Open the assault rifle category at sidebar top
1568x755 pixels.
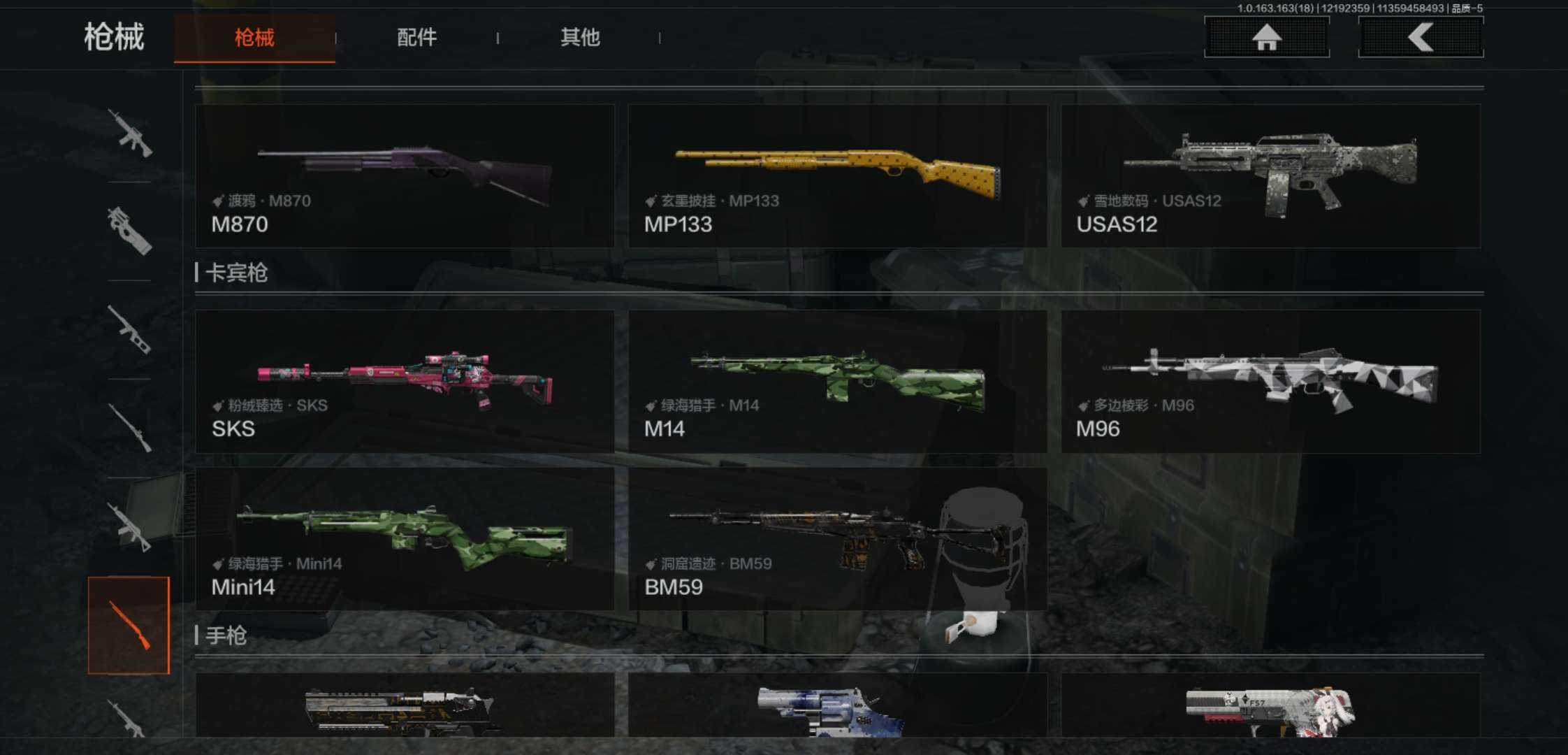[x=129, y=133]
